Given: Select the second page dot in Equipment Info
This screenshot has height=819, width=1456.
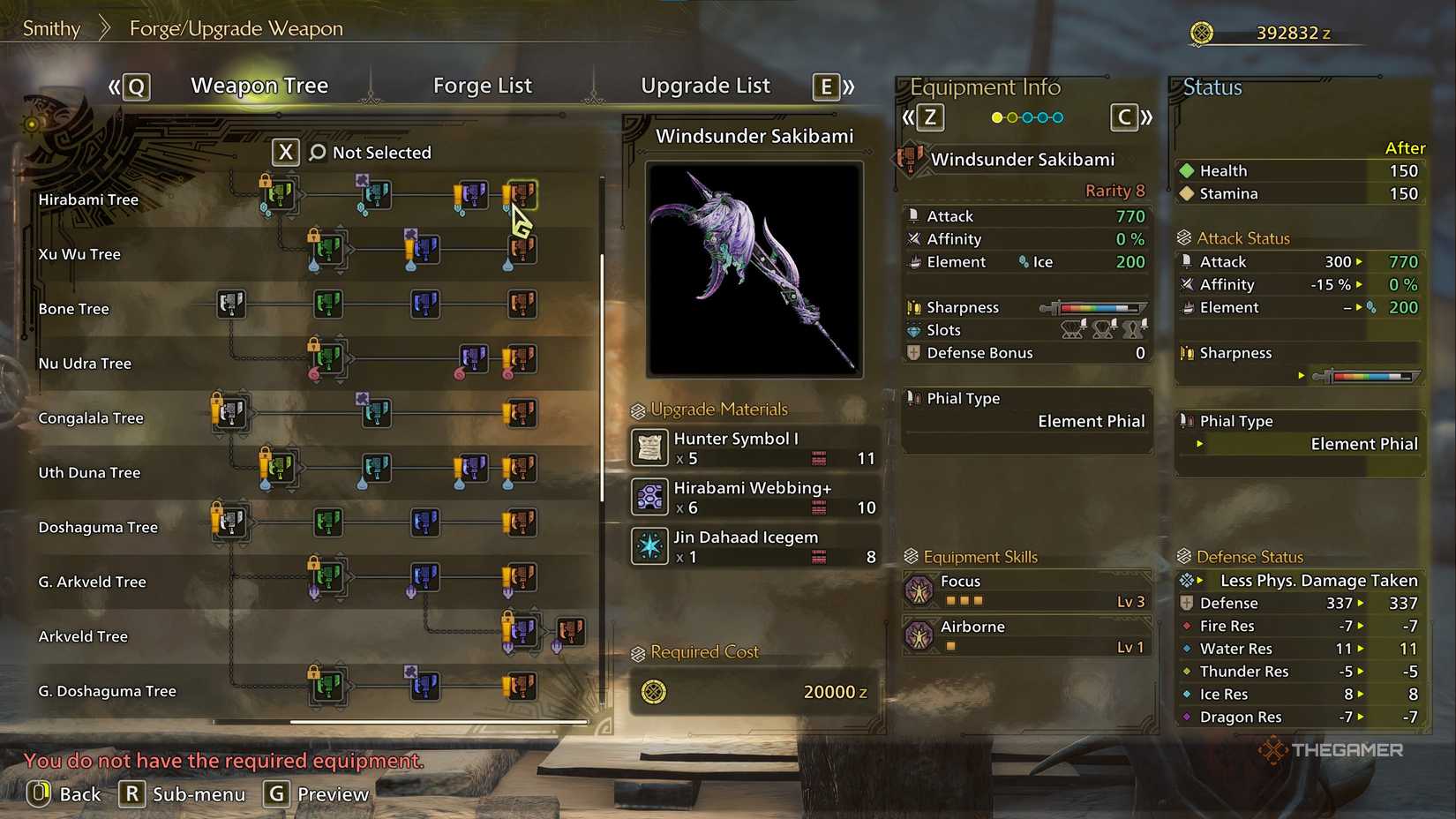Looking at the screenshot, I should tap(1013, 116).
